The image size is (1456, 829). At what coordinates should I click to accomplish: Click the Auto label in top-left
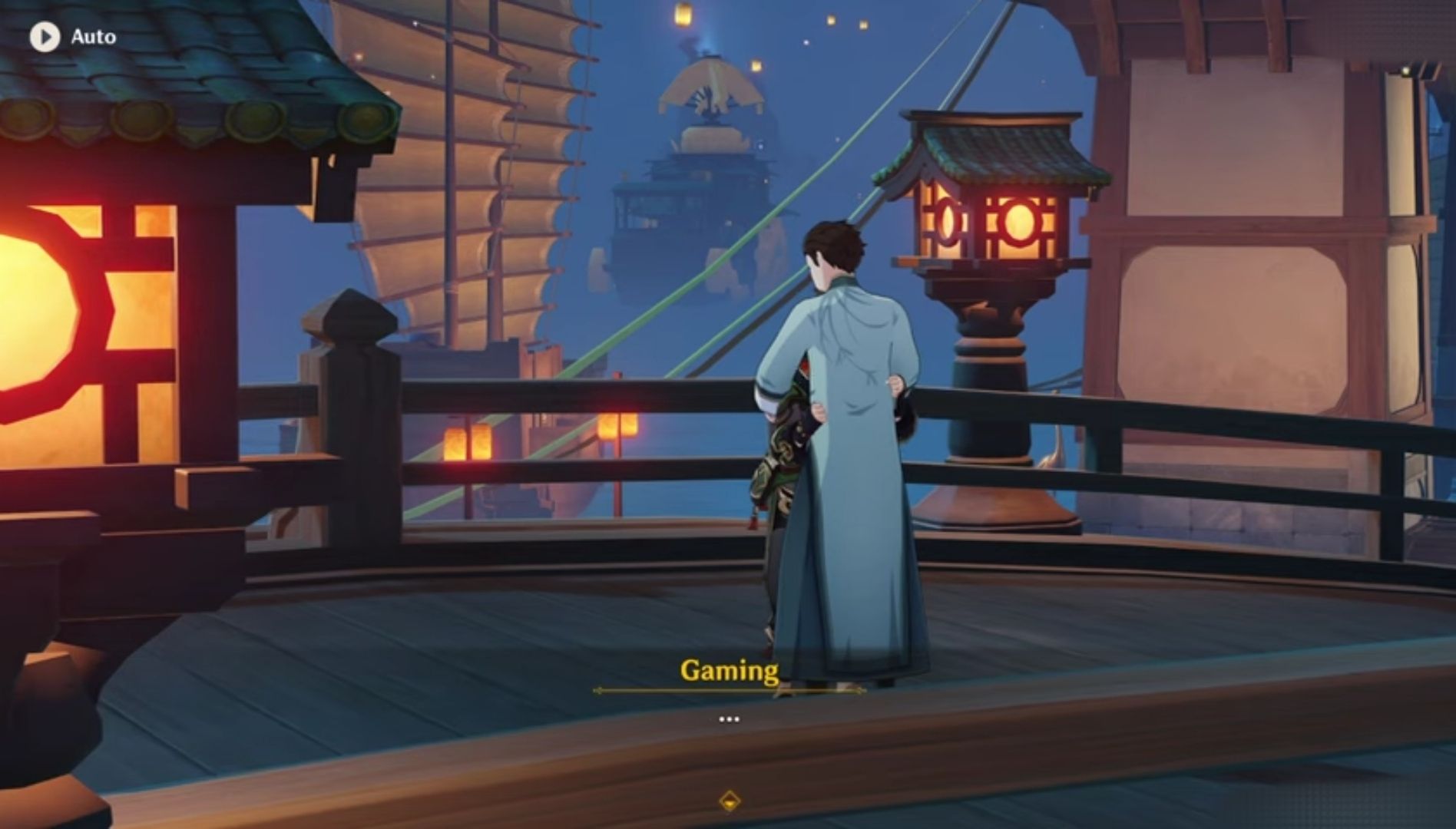[x=94, y=35]
